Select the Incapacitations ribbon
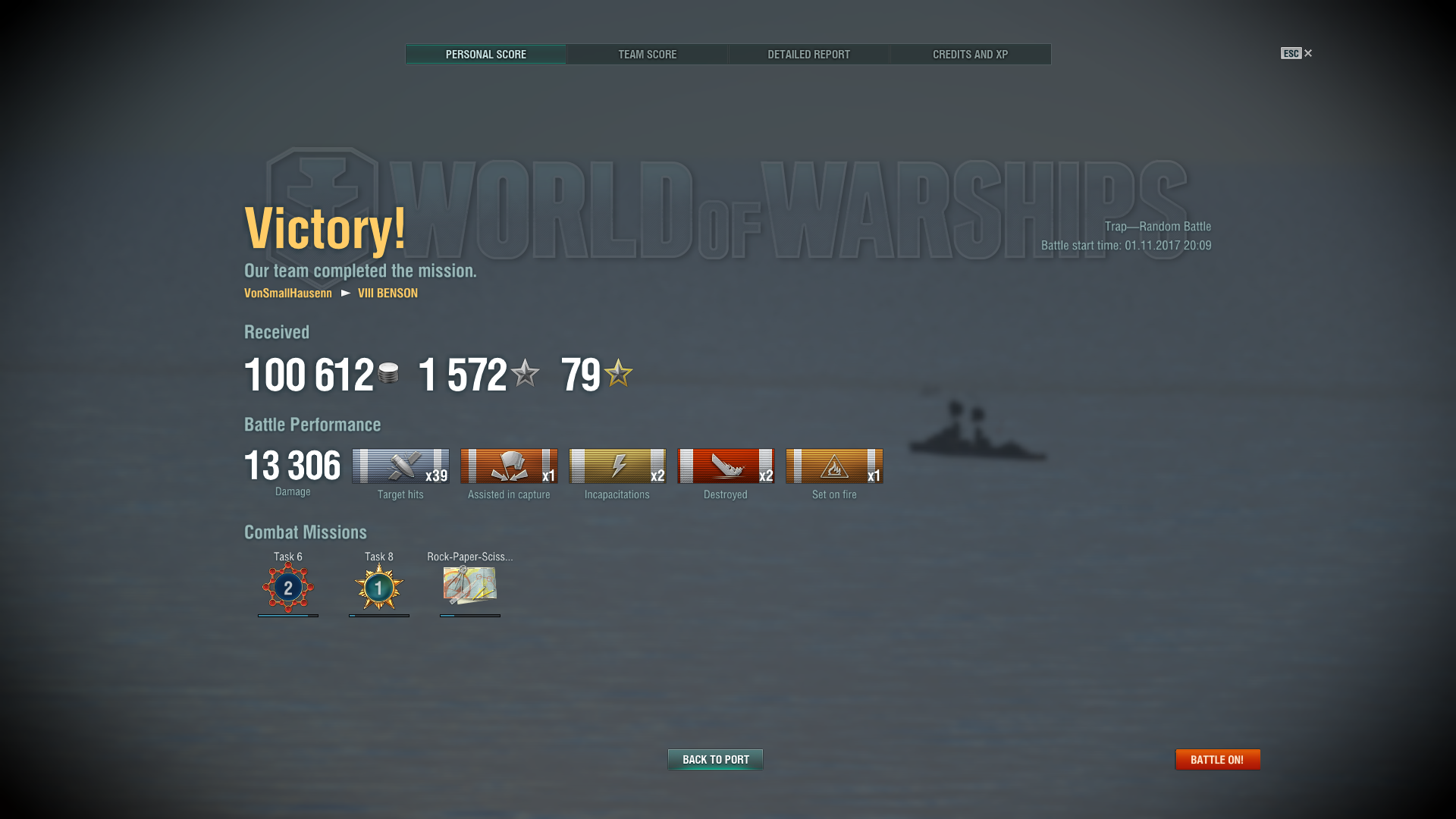This screenshot has width=1456, height=819. click(617, 466)
